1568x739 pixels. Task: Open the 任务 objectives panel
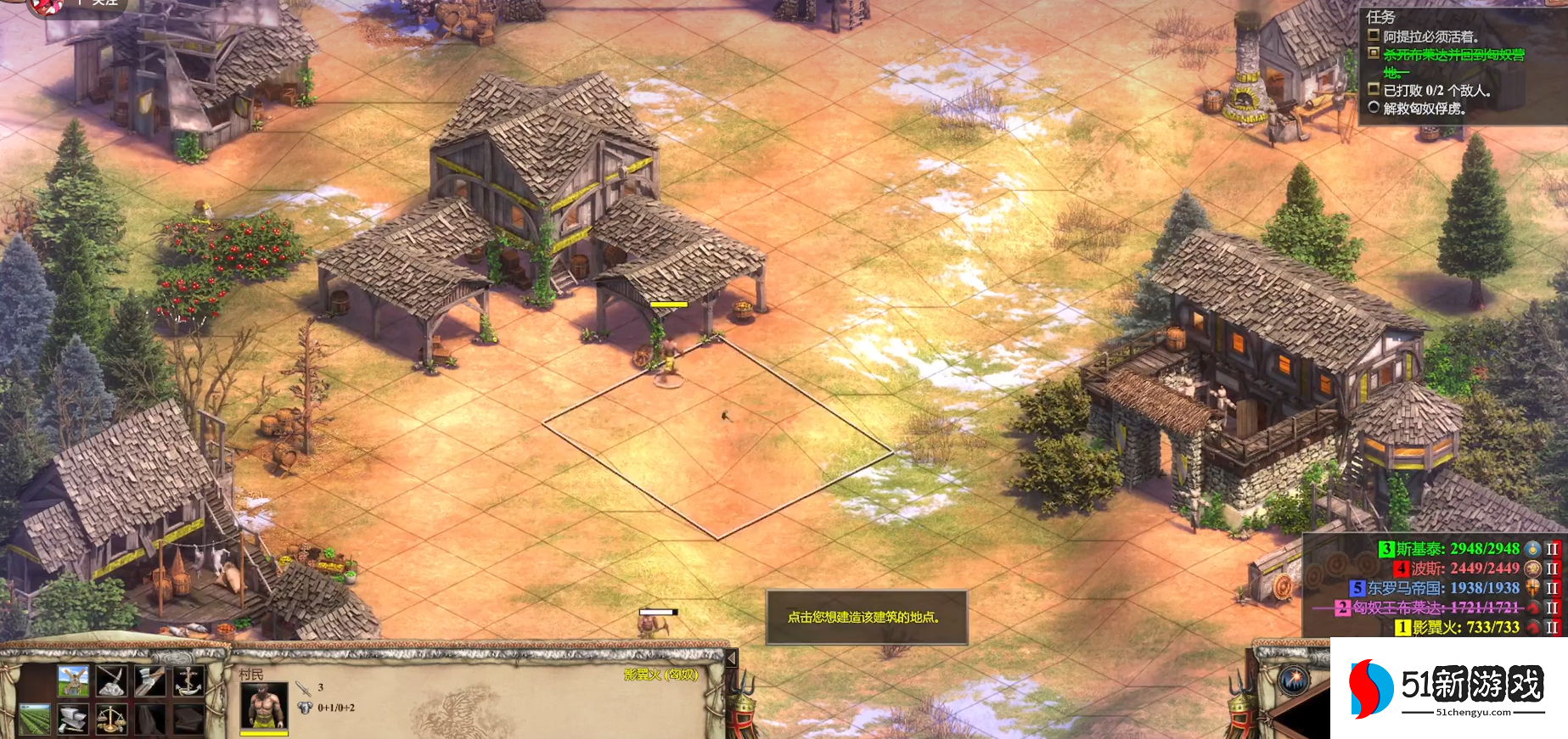coord(1381,17)
